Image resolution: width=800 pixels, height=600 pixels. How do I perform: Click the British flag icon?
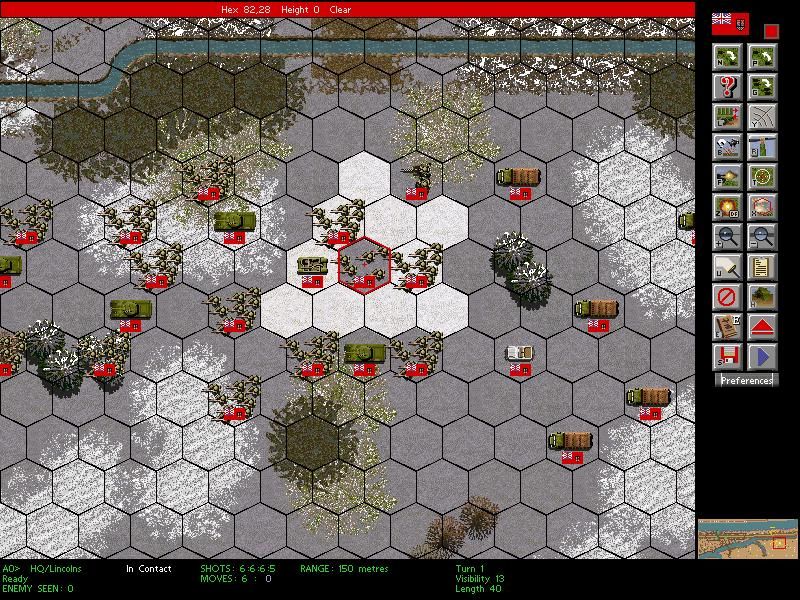coord(729,23)
